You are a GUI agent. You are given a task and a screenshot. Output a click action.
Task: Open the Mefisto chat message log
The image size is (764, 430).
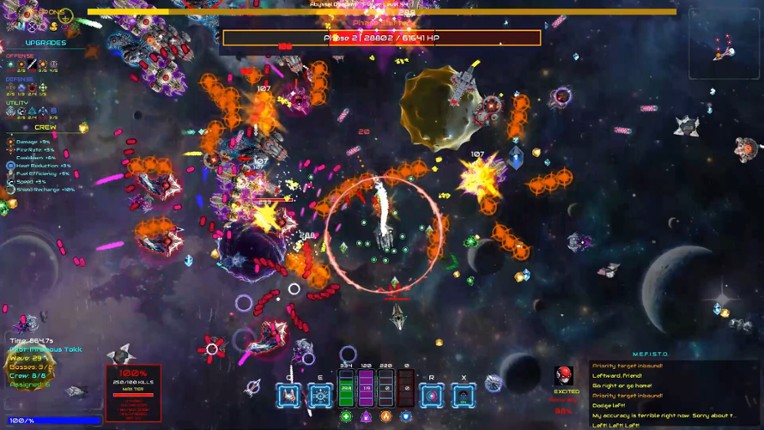tap(675, 396)
